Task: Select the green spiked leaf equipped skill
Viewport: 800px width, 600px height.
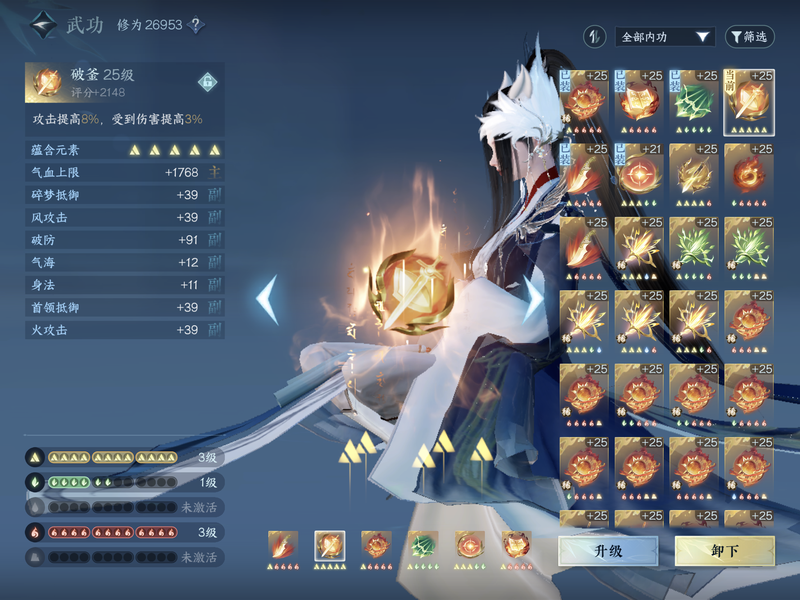Action: (694, 99)
